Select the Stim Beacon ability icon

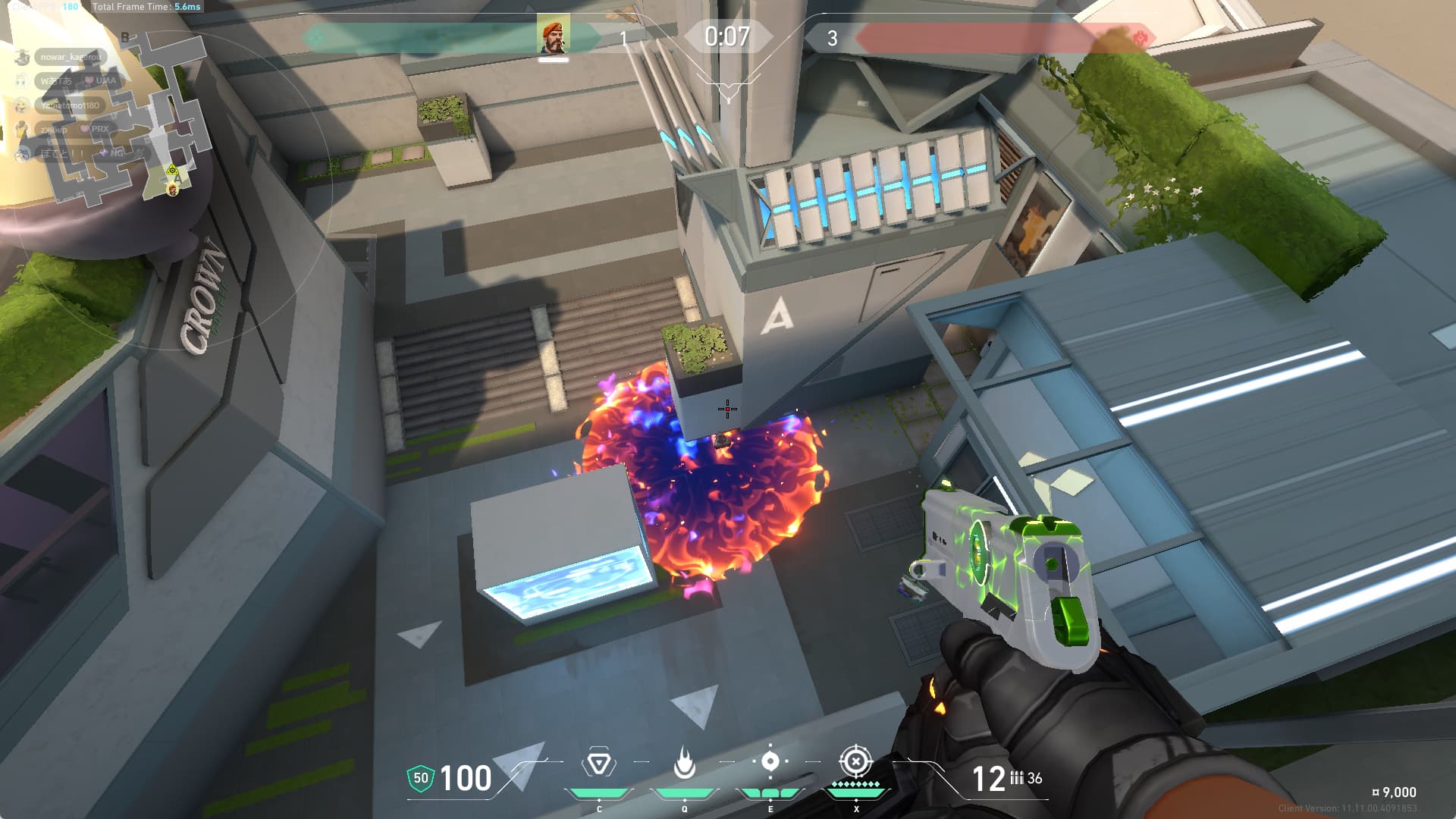tap(598, 763)
